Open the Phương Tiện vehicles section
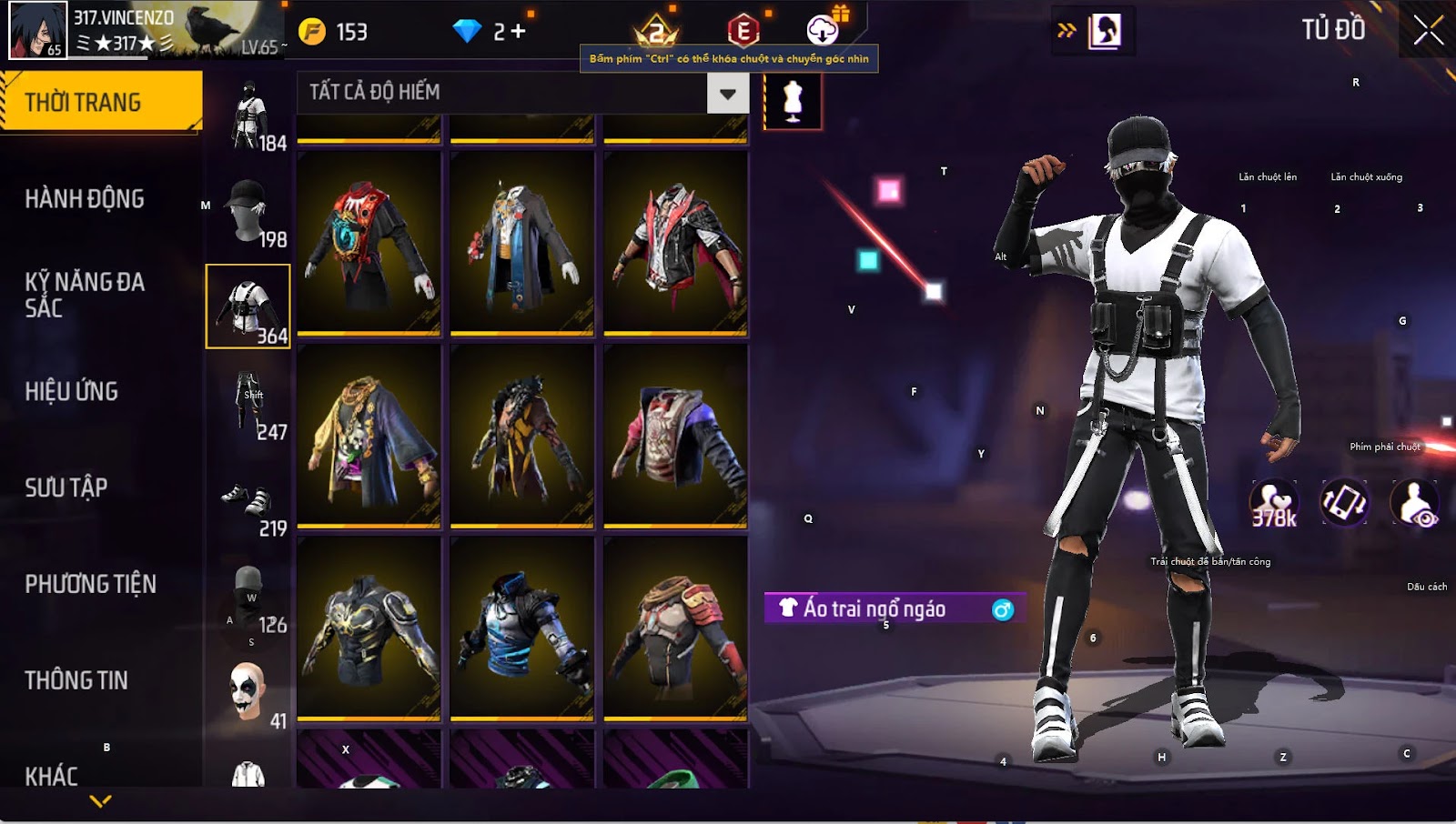1456x824 pixels. pyautogui.click(x=90, y=584)
